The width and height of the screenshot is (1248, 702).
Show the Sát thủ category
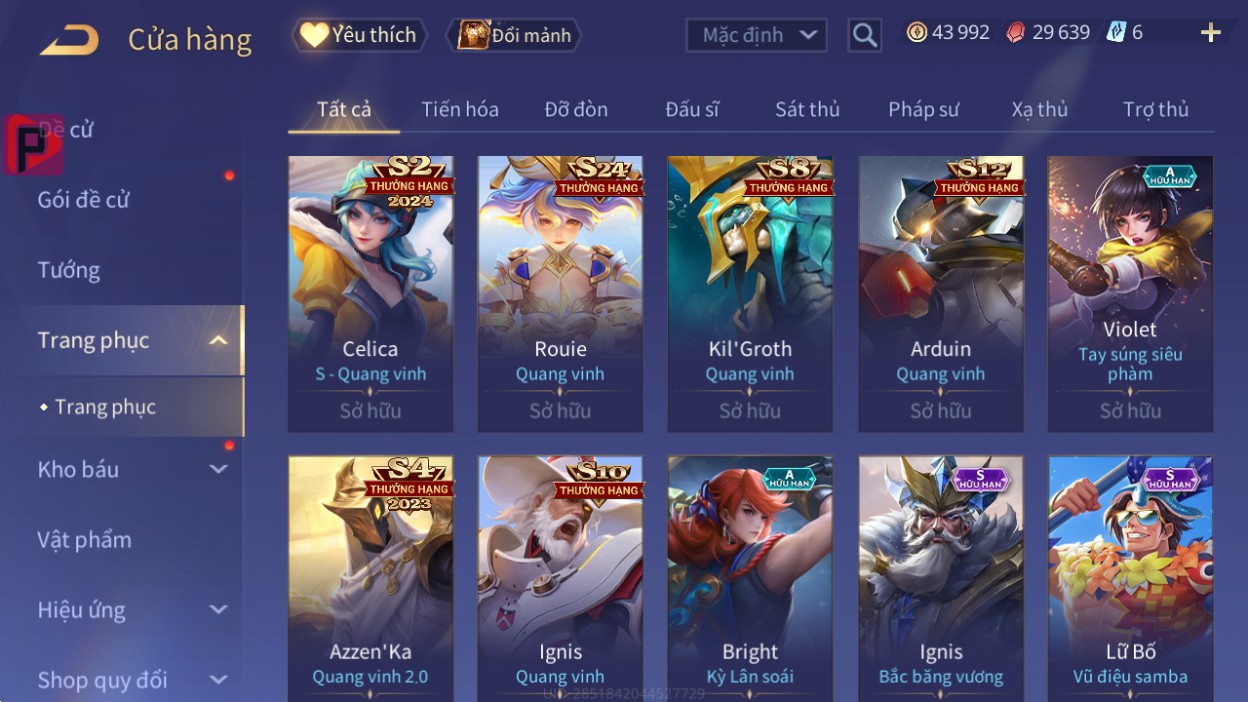coord(807,109)
